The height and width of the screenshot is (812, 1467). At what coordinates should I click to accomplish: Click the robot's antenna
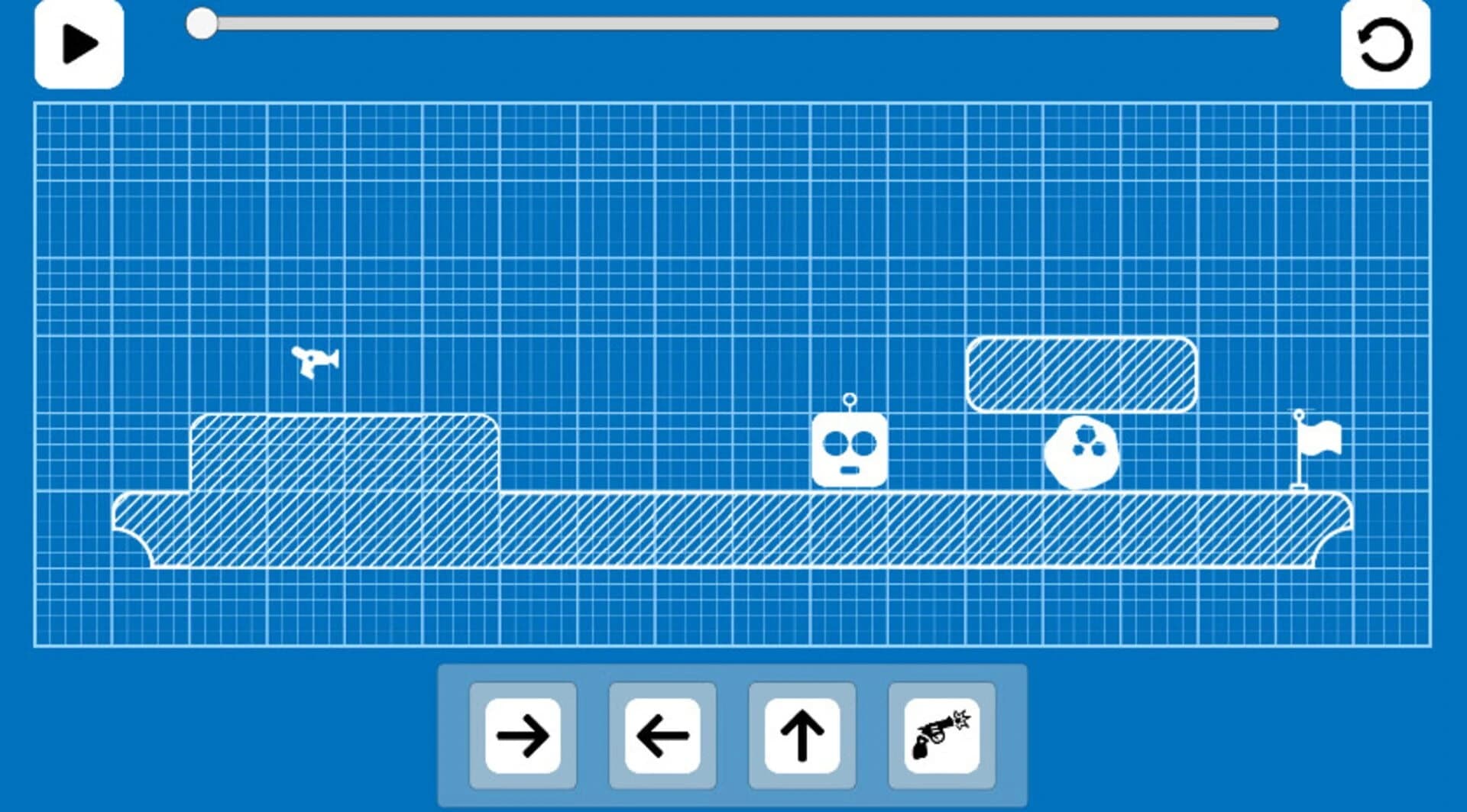848,400
